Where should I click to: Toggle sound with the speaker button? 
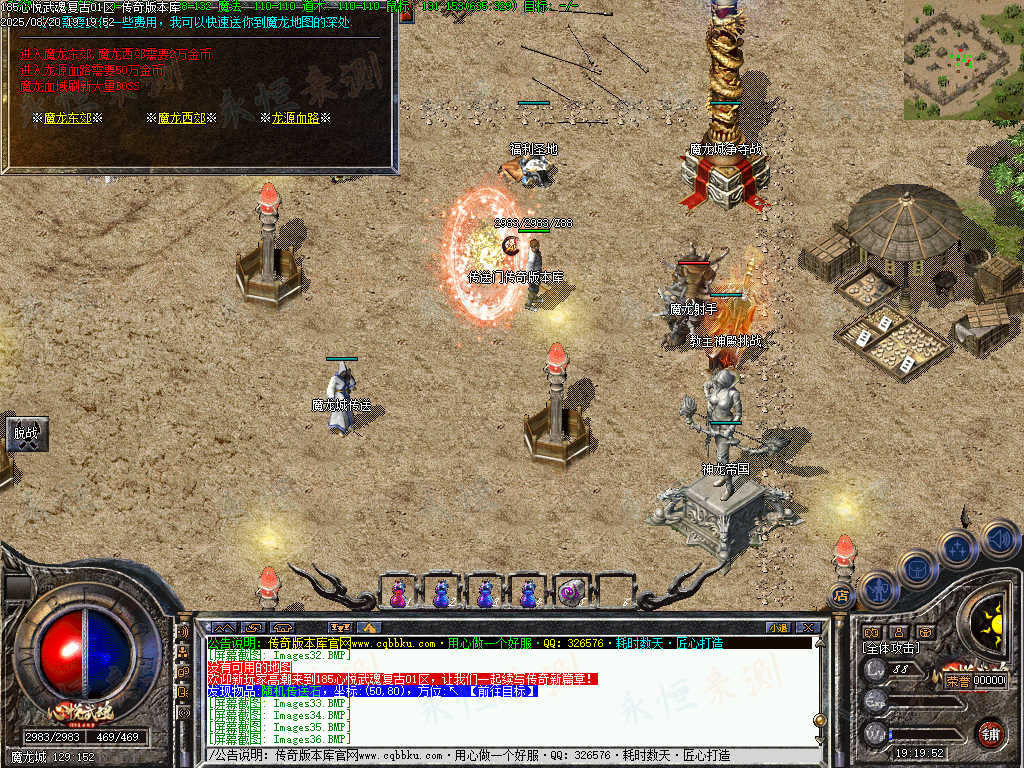[999, 538]
